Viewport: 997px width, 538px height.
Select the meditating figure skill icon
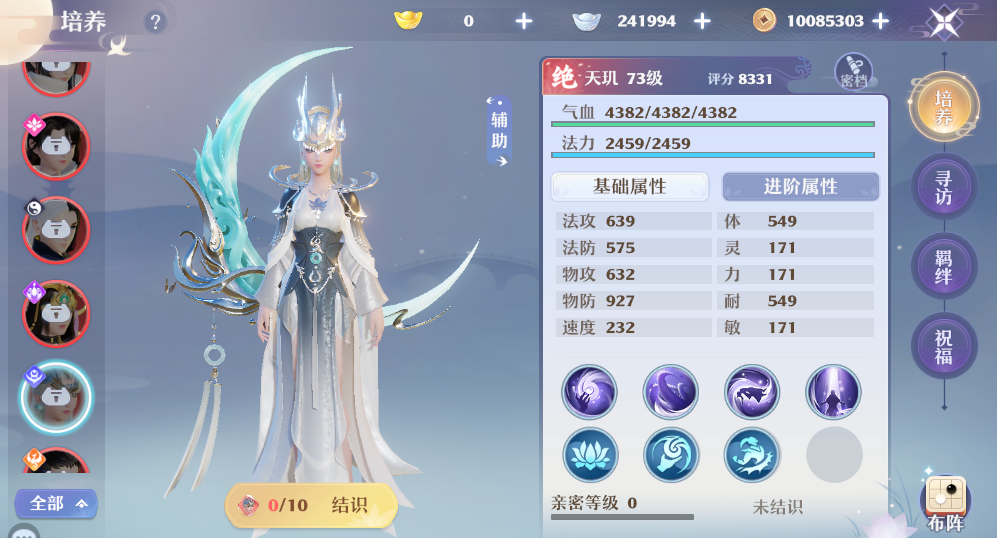point(833,391)
